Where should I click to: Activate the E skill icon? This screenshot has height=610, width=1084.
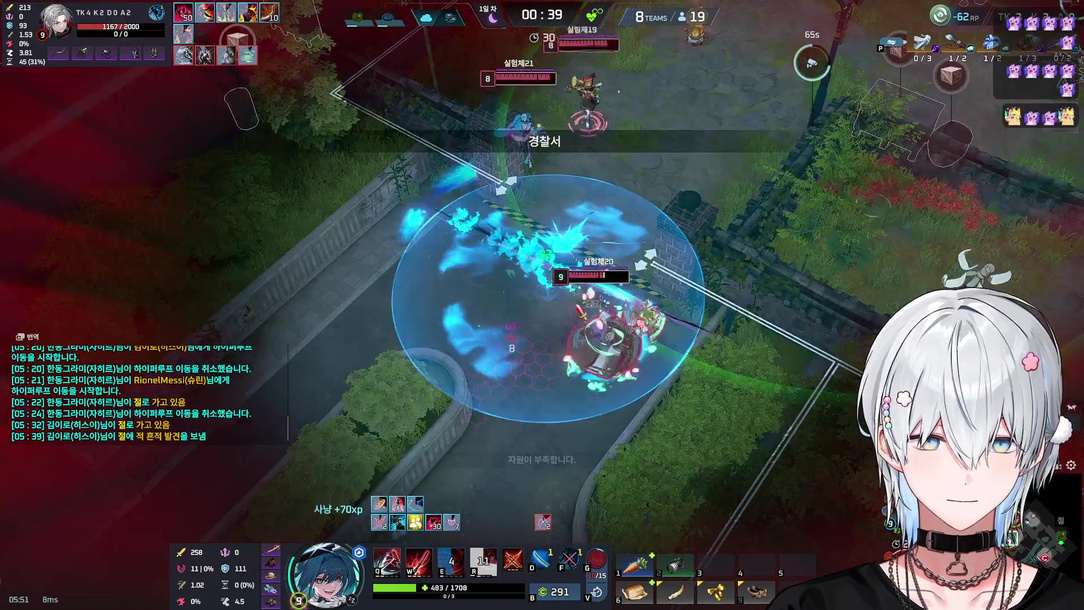click(451, 562)
